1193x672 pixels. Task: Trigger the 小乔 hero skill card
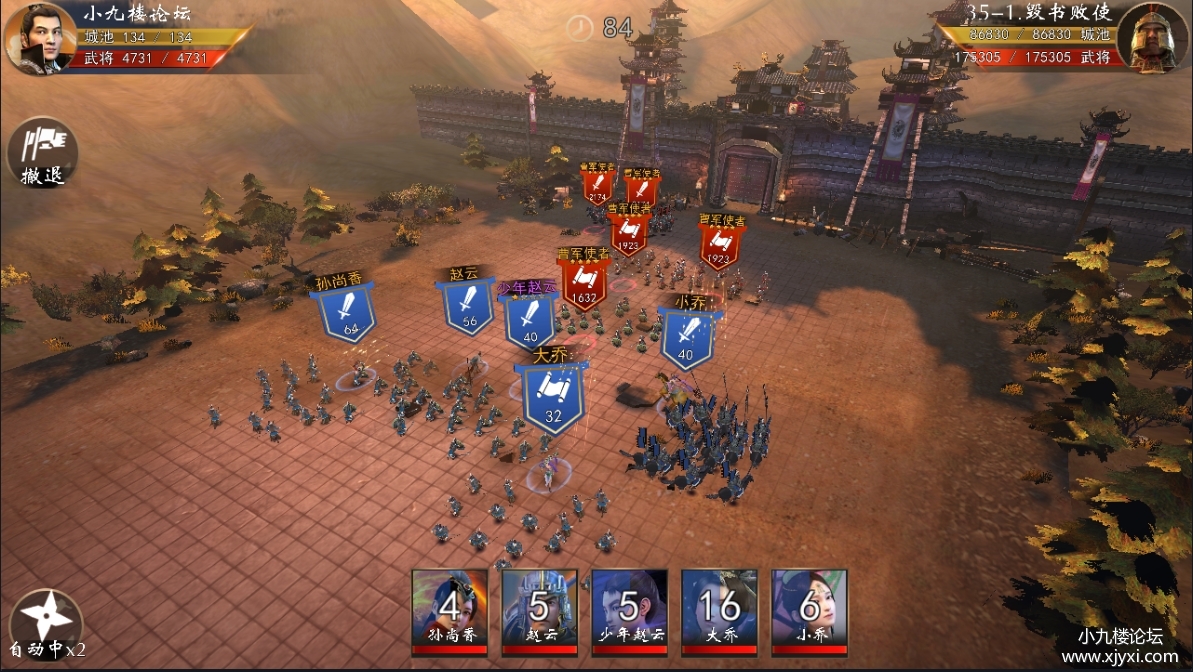[x=809, y=610]
